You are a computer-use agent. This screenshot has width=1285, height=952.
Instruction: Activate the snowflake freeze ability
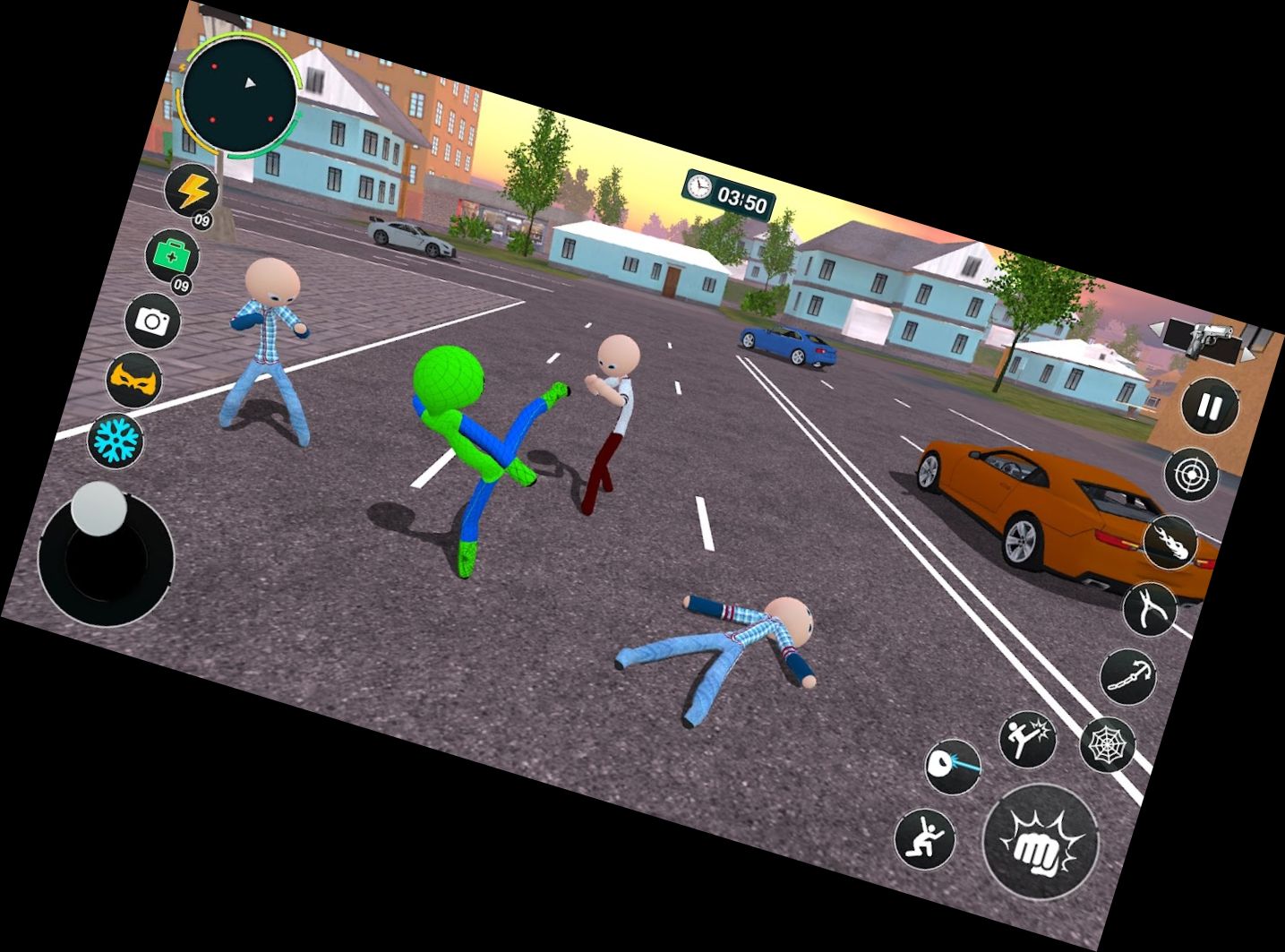point(116,440)
